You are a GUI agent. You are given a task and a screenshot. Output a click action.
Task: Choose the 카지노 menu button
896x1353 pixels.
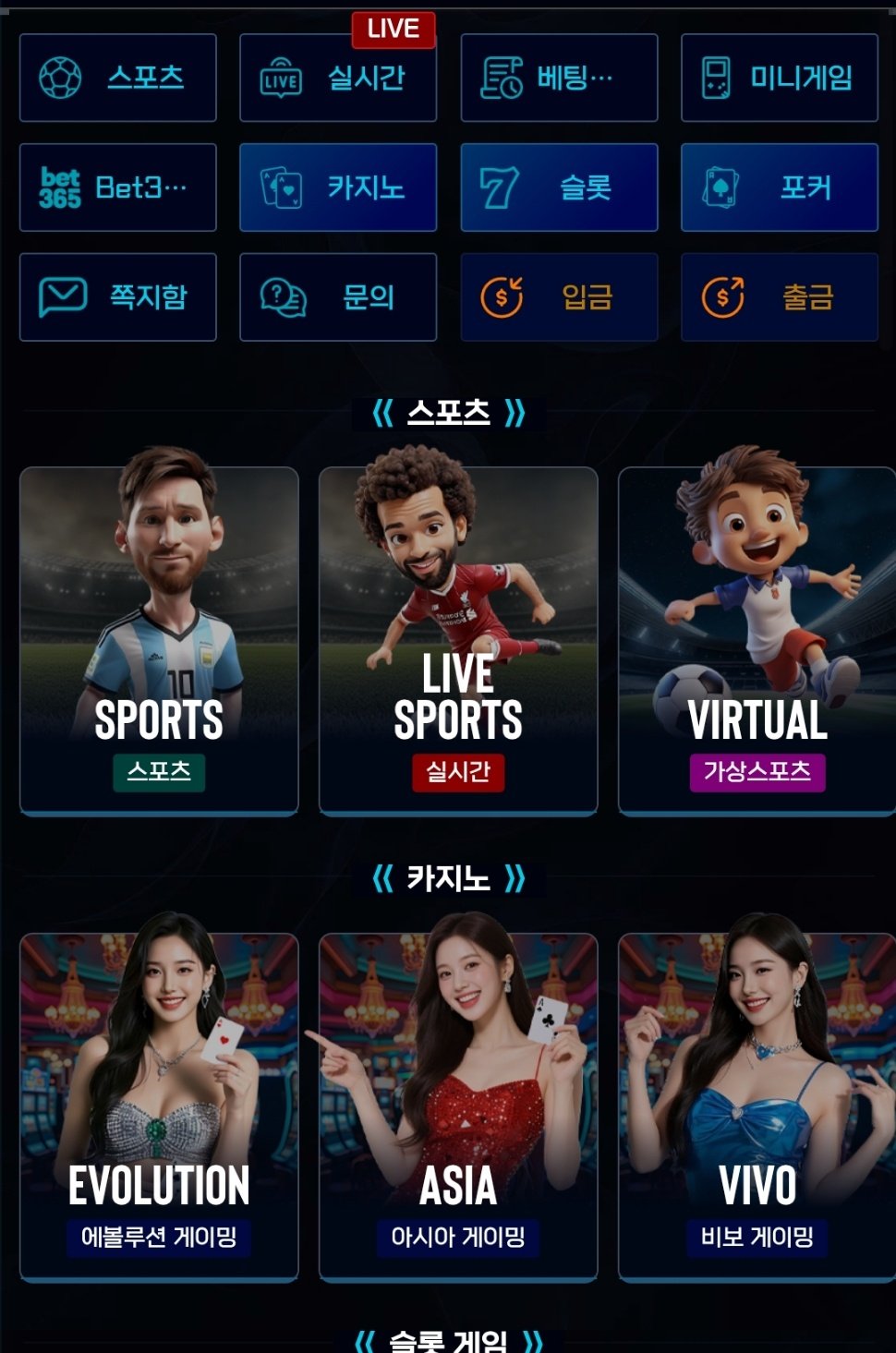pyautogui.click(x=338, y=187)
